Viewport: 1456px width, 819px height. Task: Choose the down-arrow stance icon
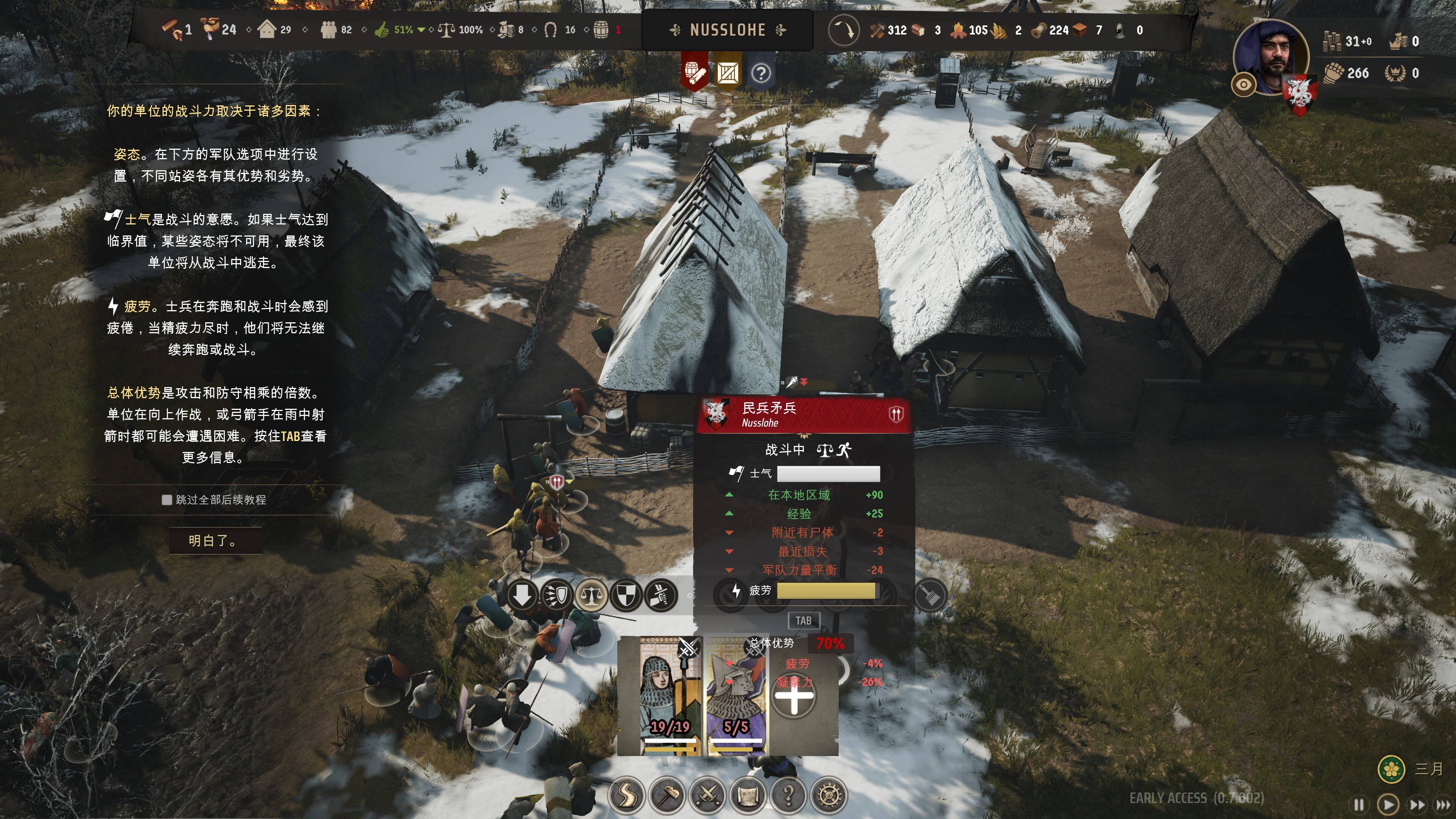[x=522, y=595]
